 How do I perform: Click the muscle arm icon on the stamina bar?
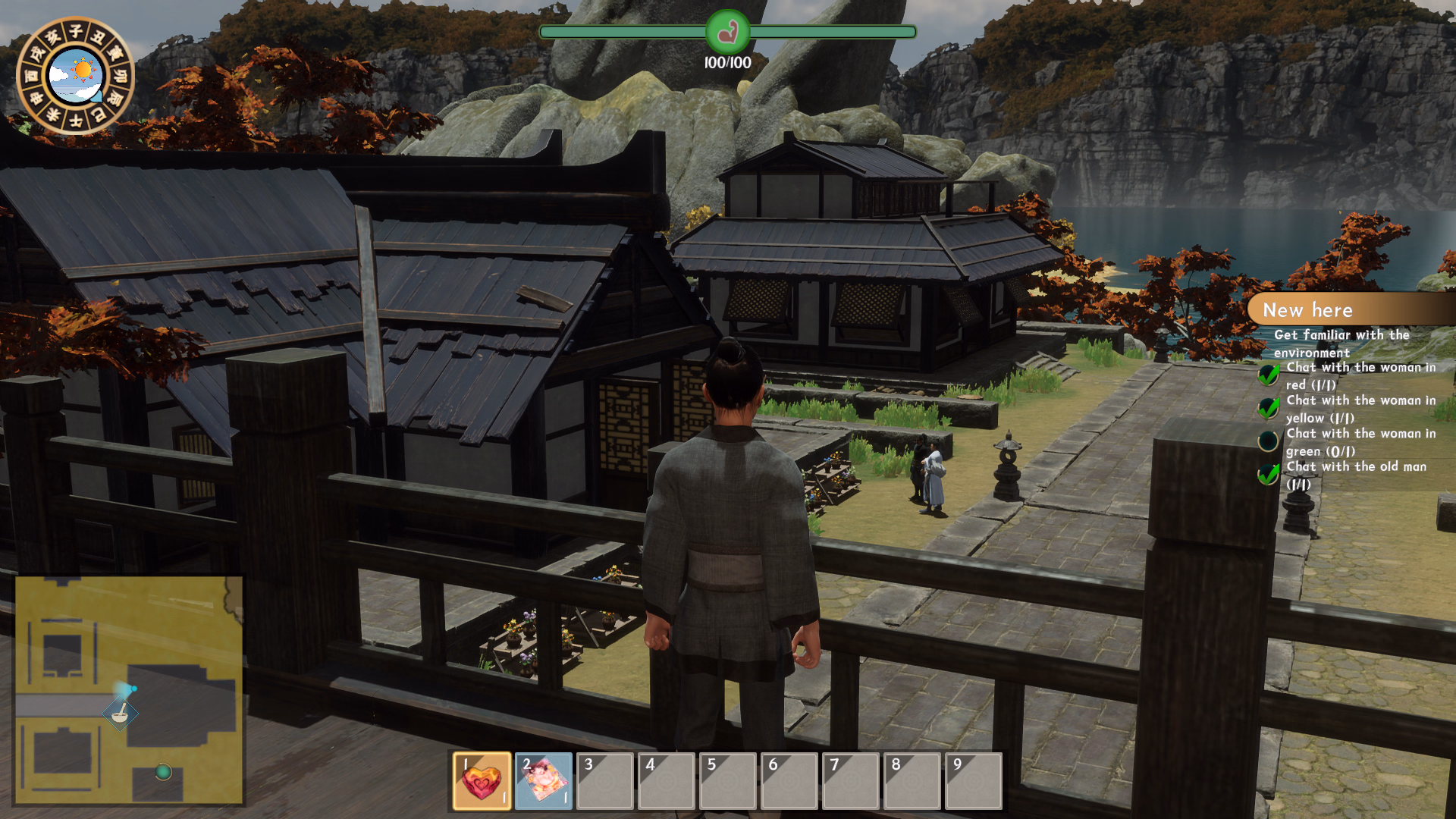pos(727,32)
